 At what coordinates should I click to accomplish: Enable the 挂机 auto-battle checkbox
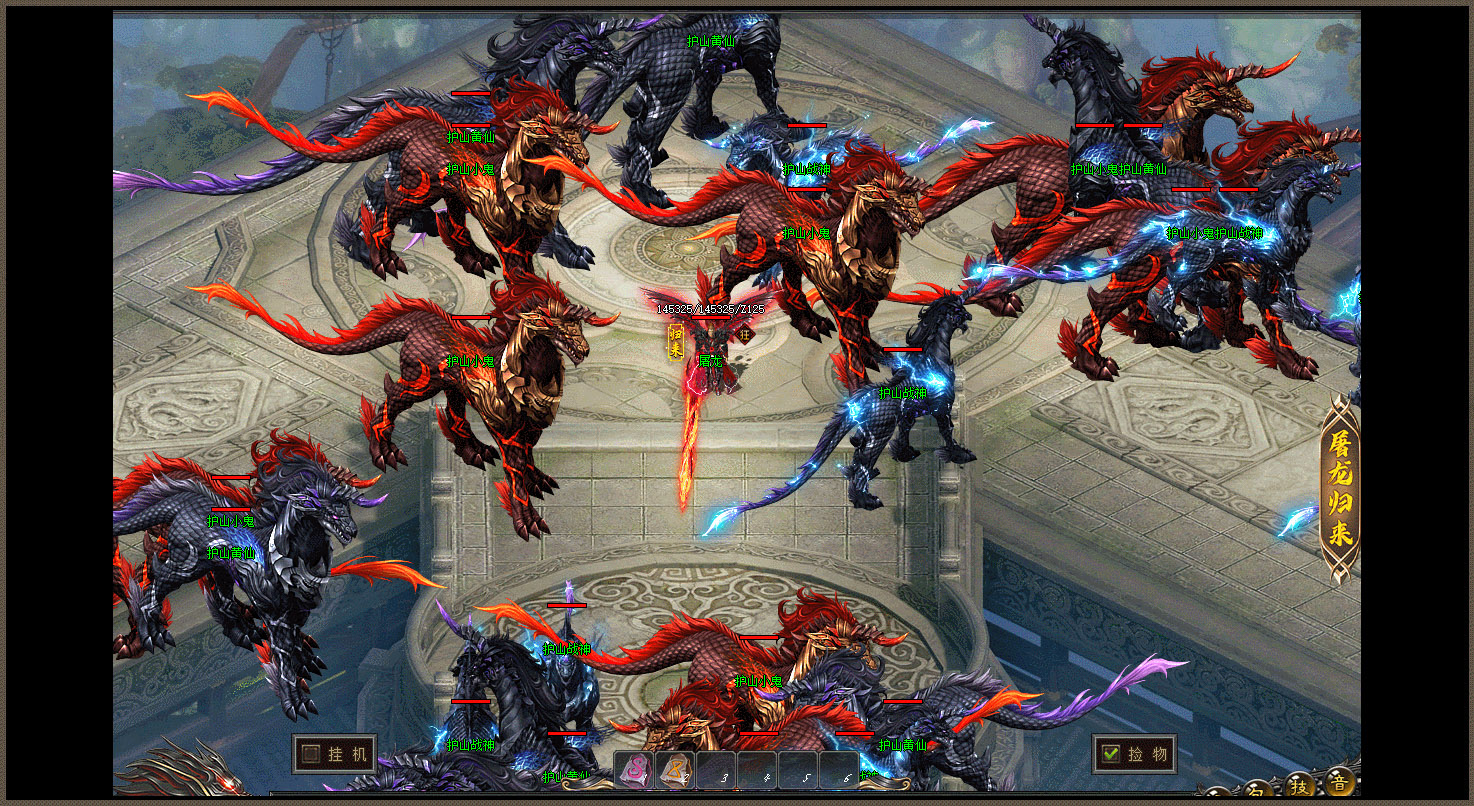coord(312,754)
